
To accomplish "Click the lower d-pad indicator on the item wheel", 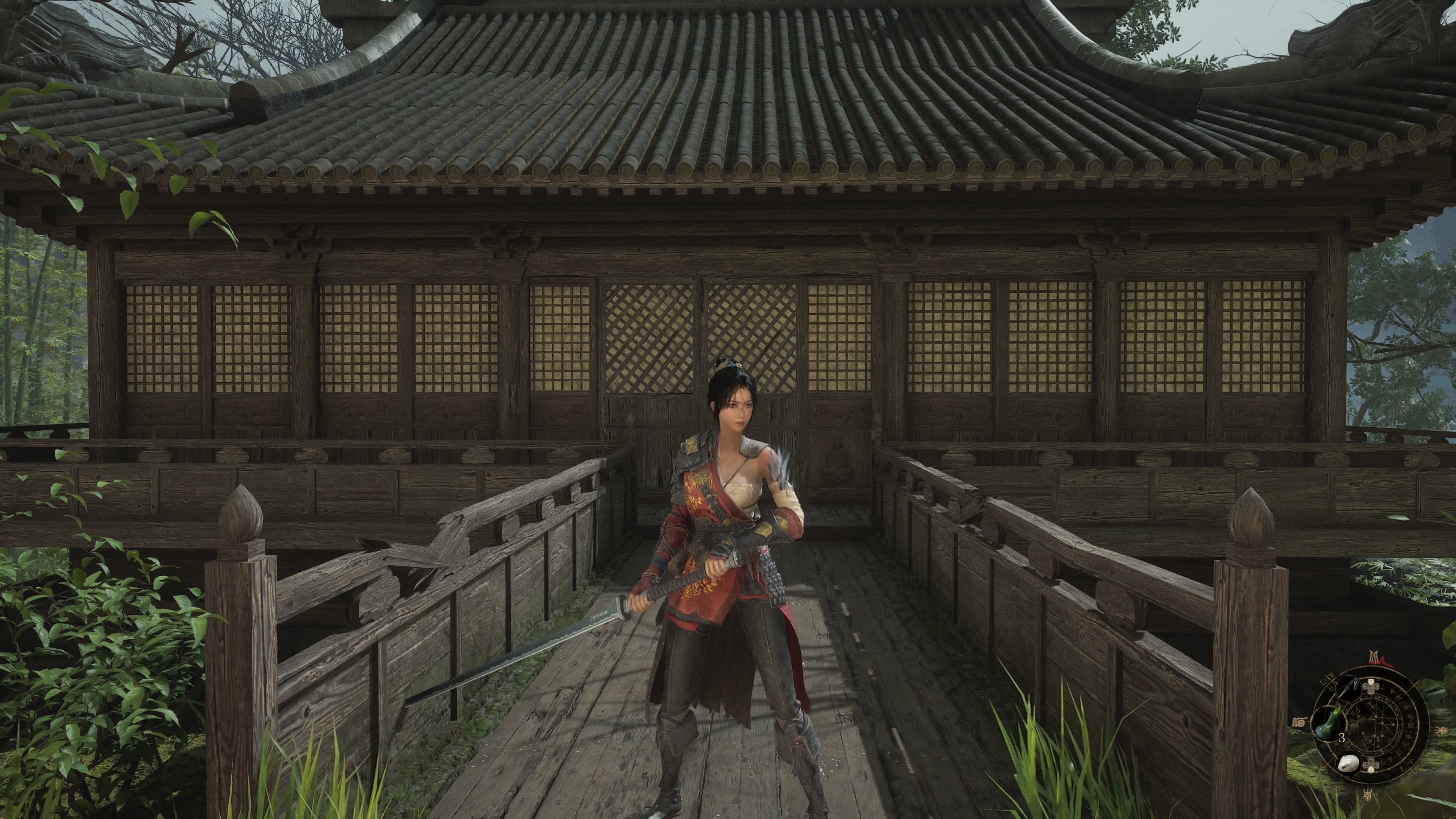I will (1371, 765).
